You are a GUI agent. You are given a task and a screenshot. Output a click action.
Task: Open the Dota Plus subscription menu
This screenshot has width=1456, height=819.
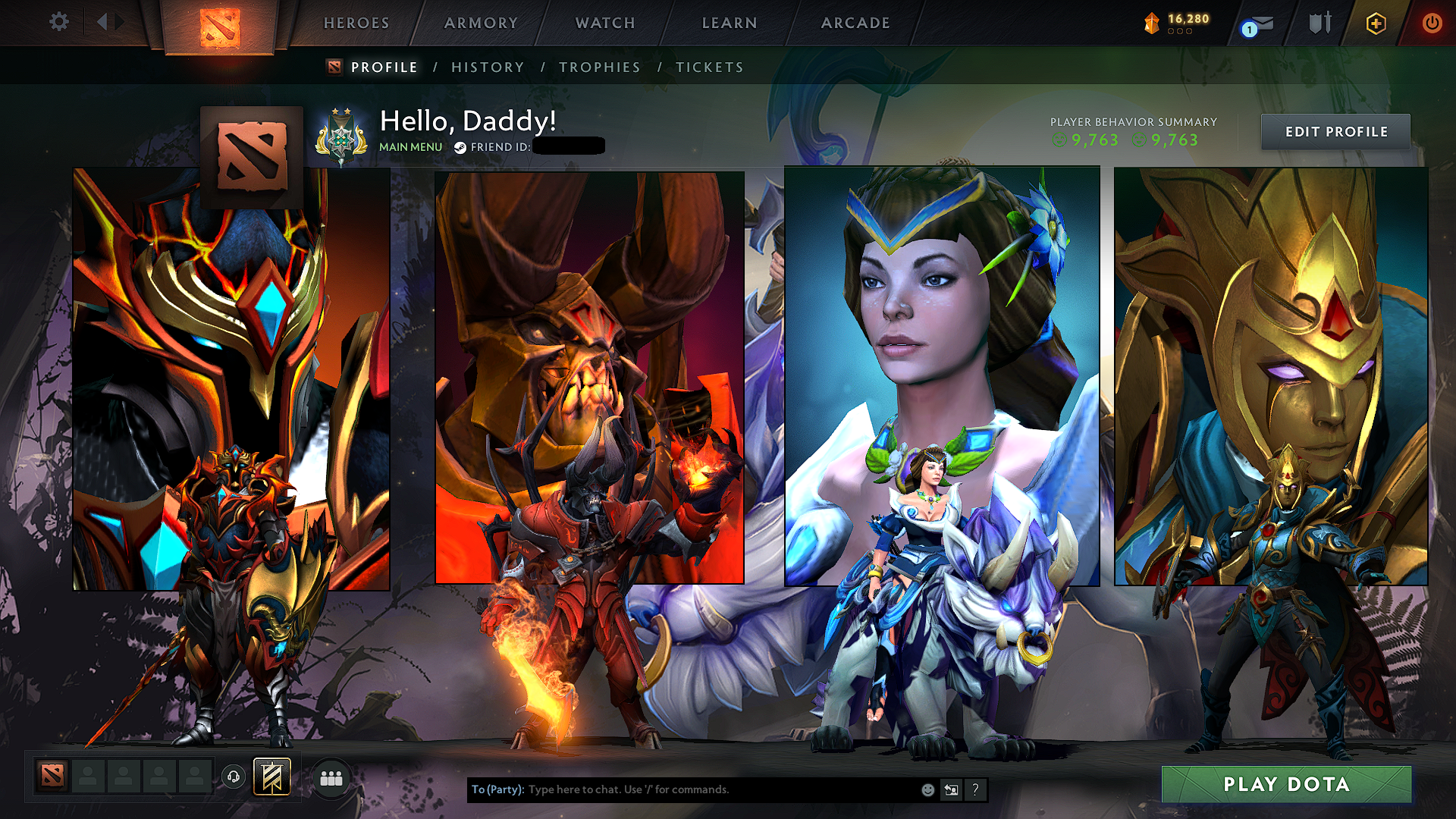pos(1377,23)
